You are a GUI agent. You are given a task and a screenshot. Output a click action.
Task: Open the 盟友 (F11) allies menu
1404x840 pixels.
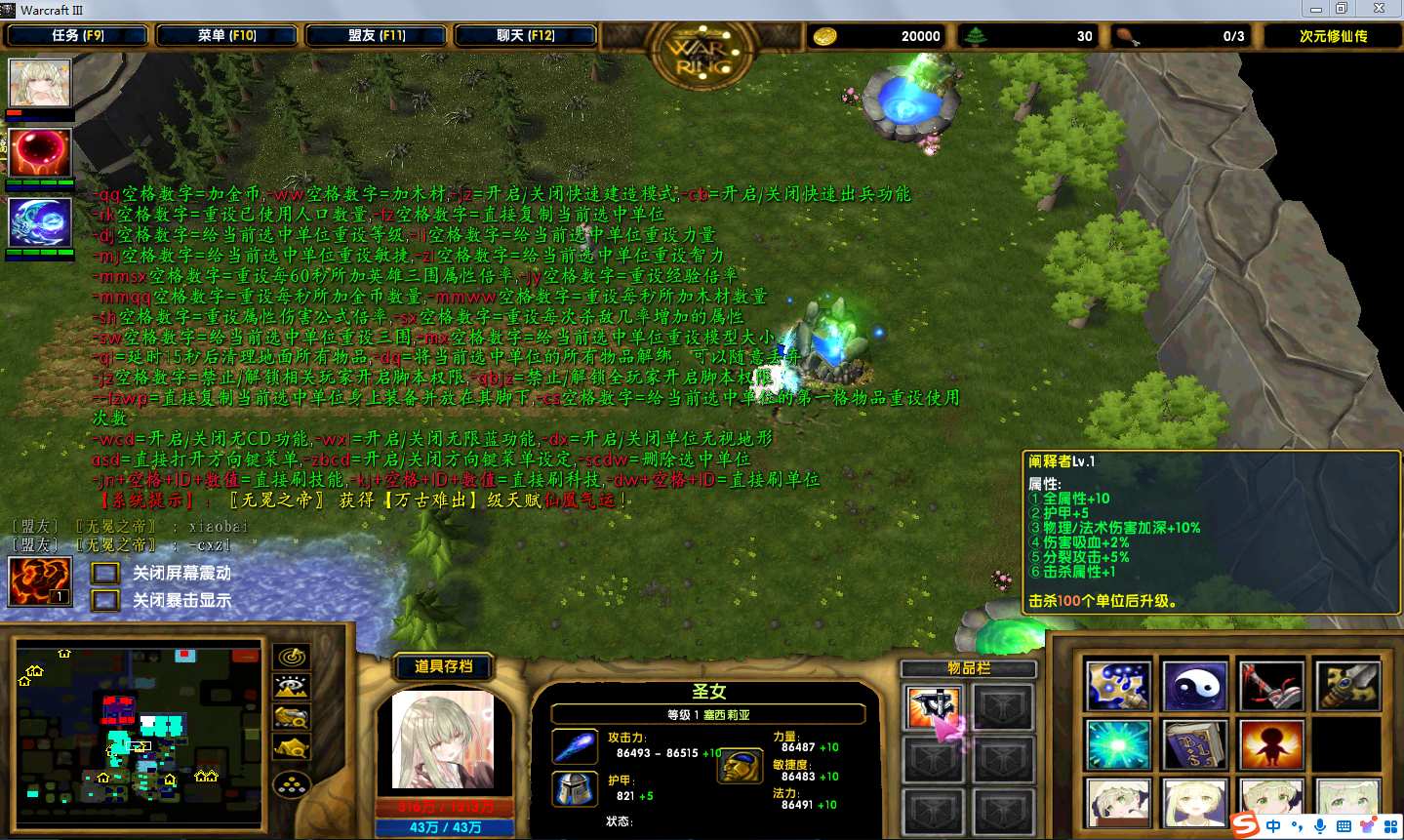click(x=377, y=36)
